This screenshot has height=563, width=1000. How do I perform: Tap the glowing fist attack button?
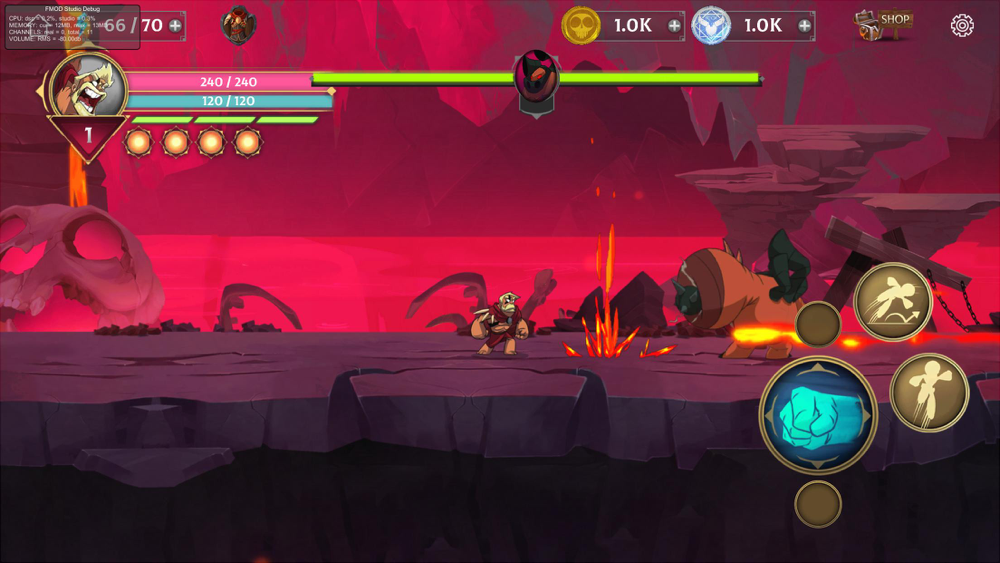(818, 414)
